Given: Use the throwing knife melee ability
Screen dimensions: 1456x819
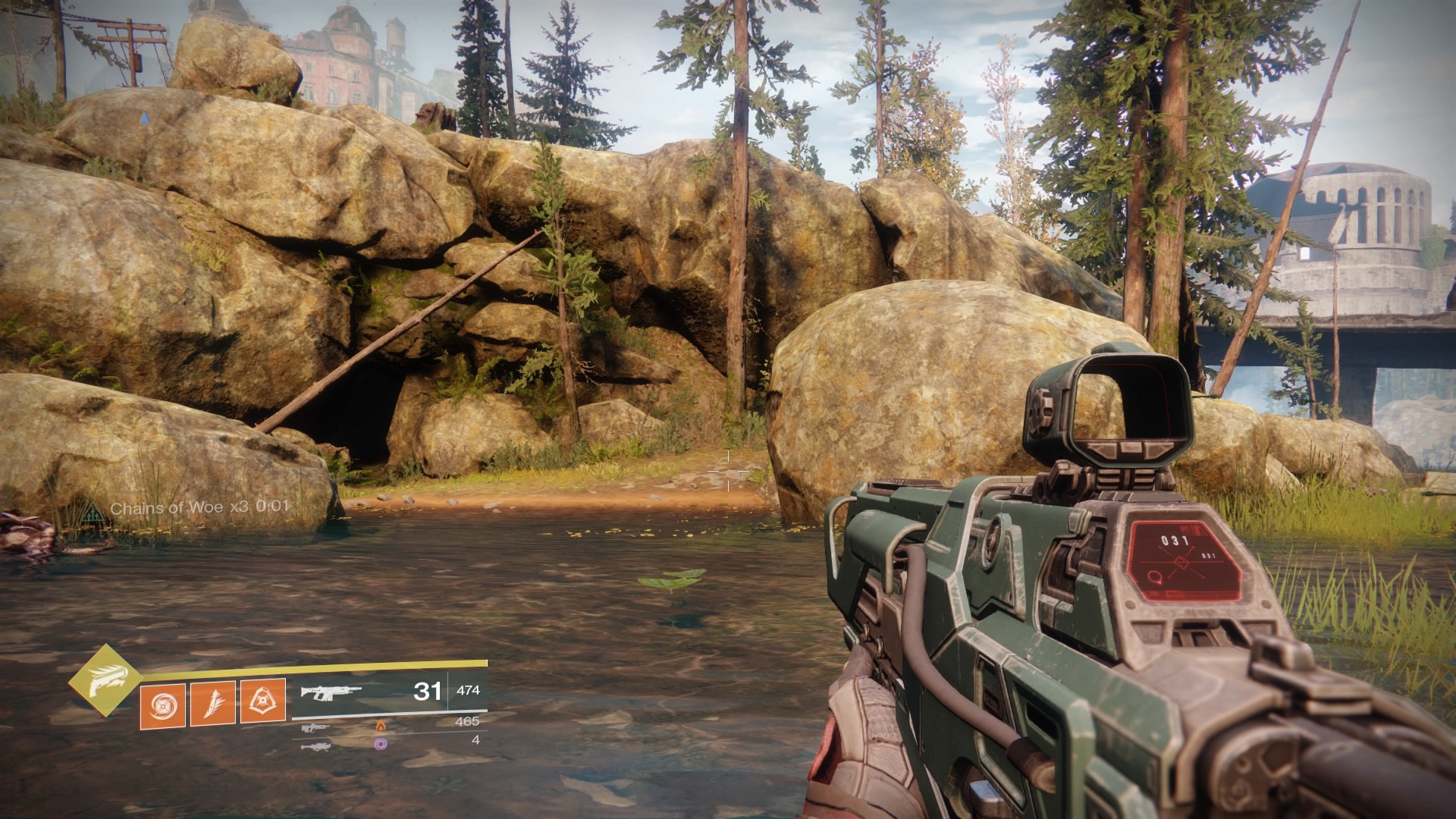Looking at the screenshot, I should [x=213, y=703].
